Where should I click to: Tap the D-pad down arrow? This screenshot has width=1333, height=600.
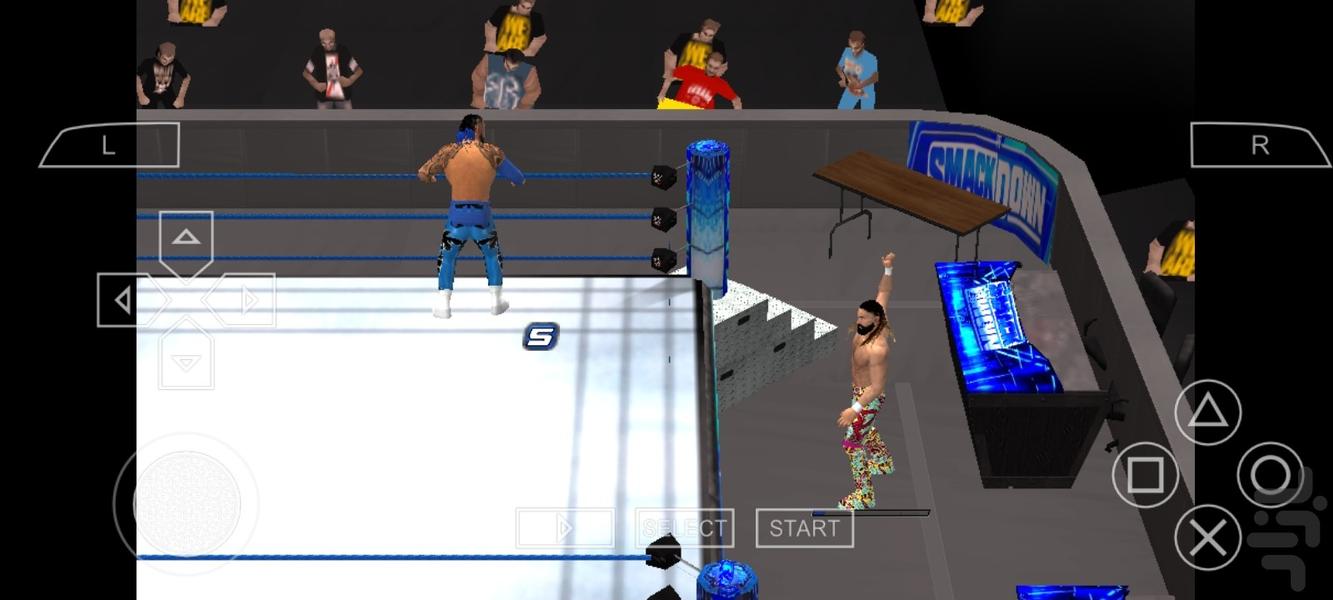[186, 361]
